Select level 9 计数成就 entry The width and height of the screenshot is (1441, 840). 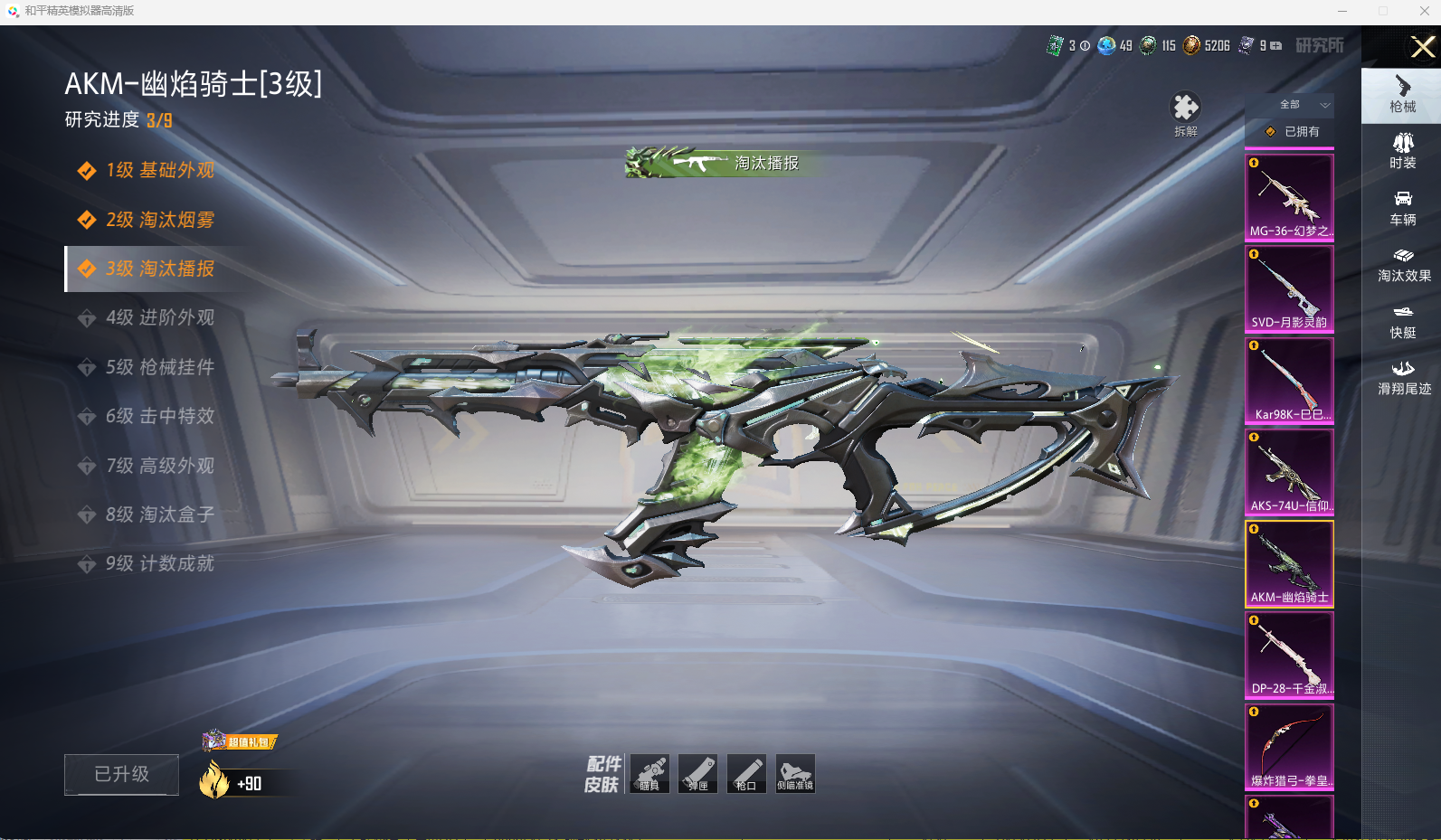click(159, 563)
